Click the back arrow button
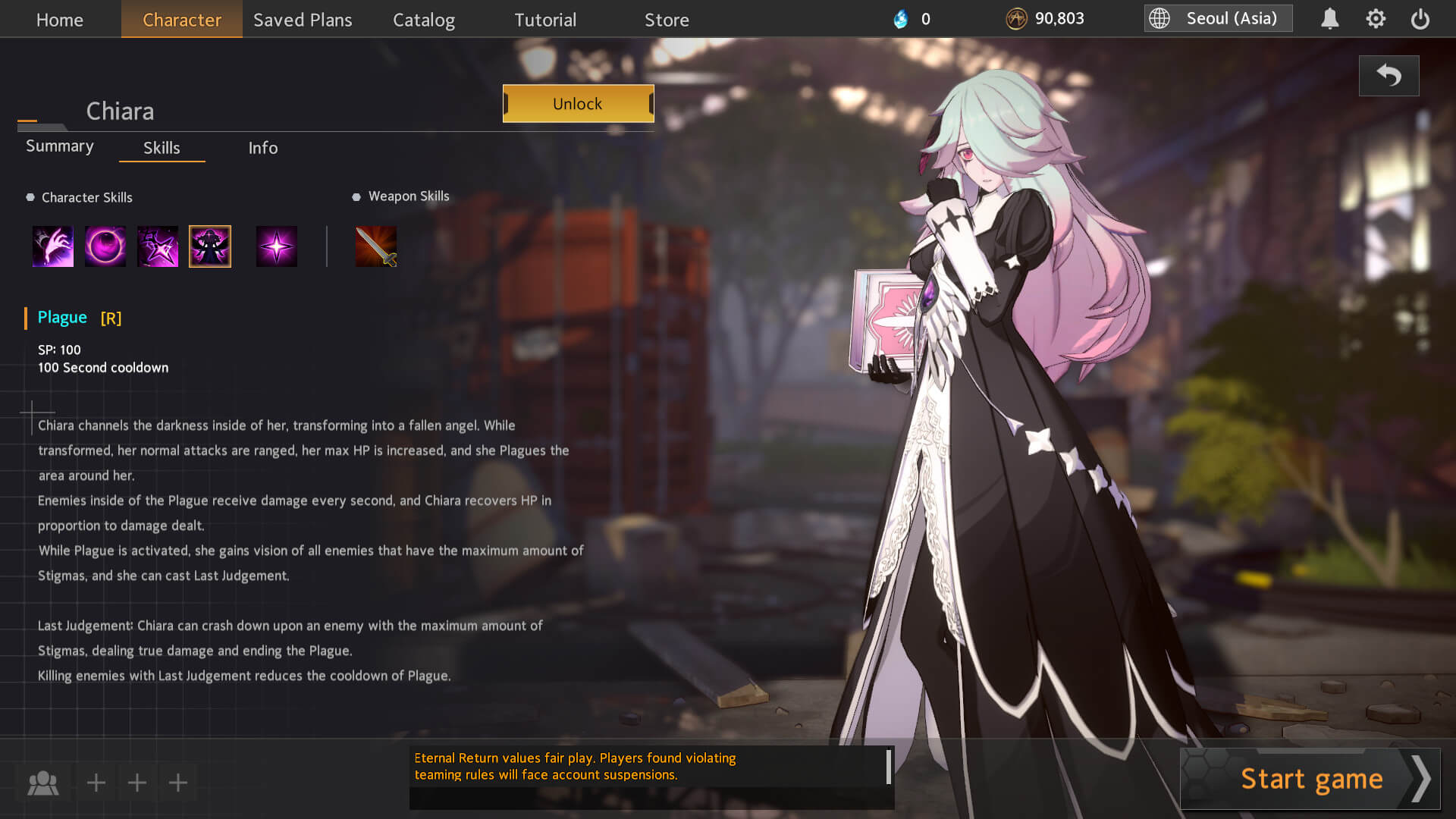 [1389, 76]
